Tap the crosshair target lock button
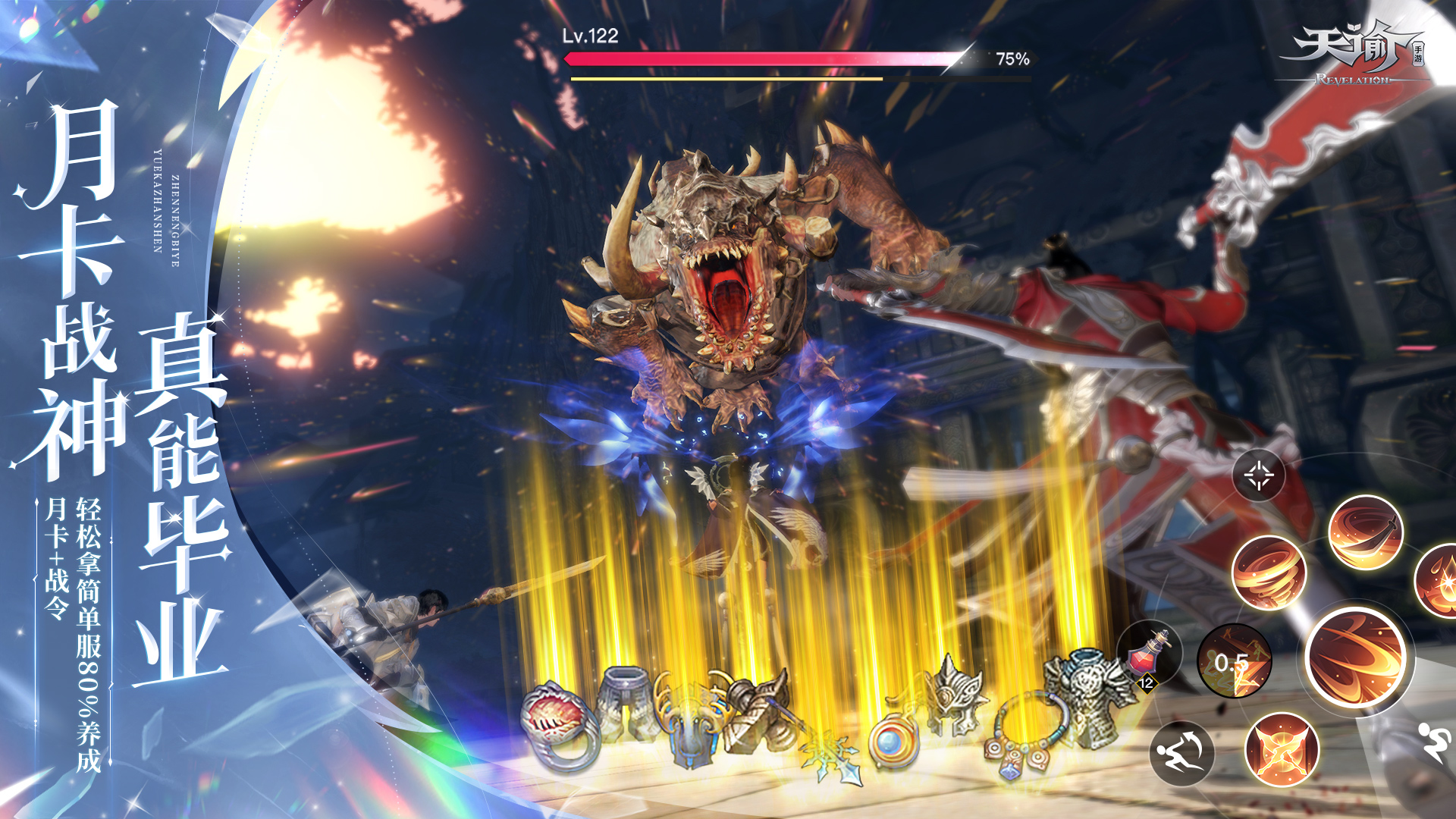Screen dimensions: 1456x819 click(1259, 476)
